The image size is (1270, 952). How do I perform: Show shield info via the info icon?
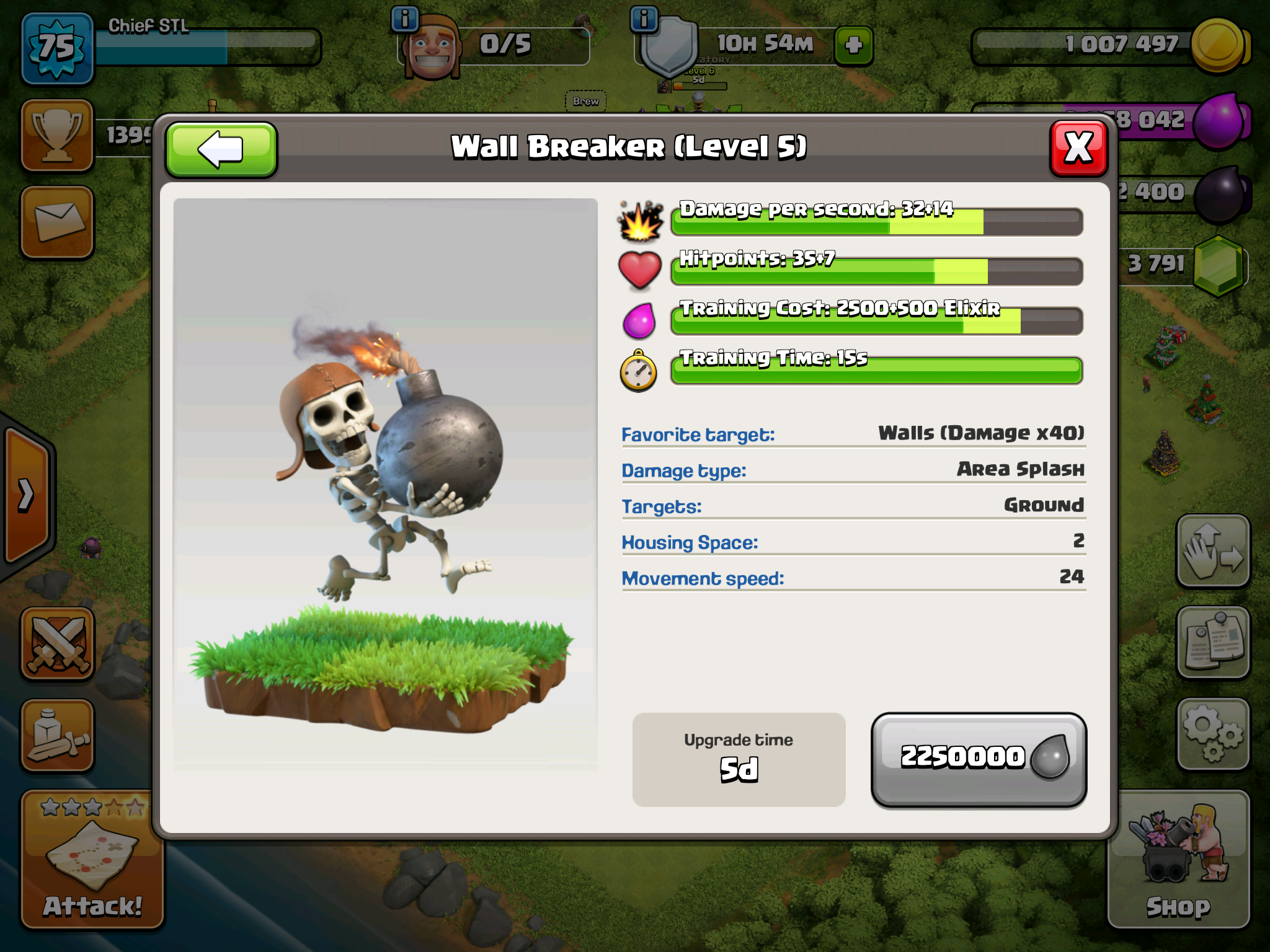644,19
